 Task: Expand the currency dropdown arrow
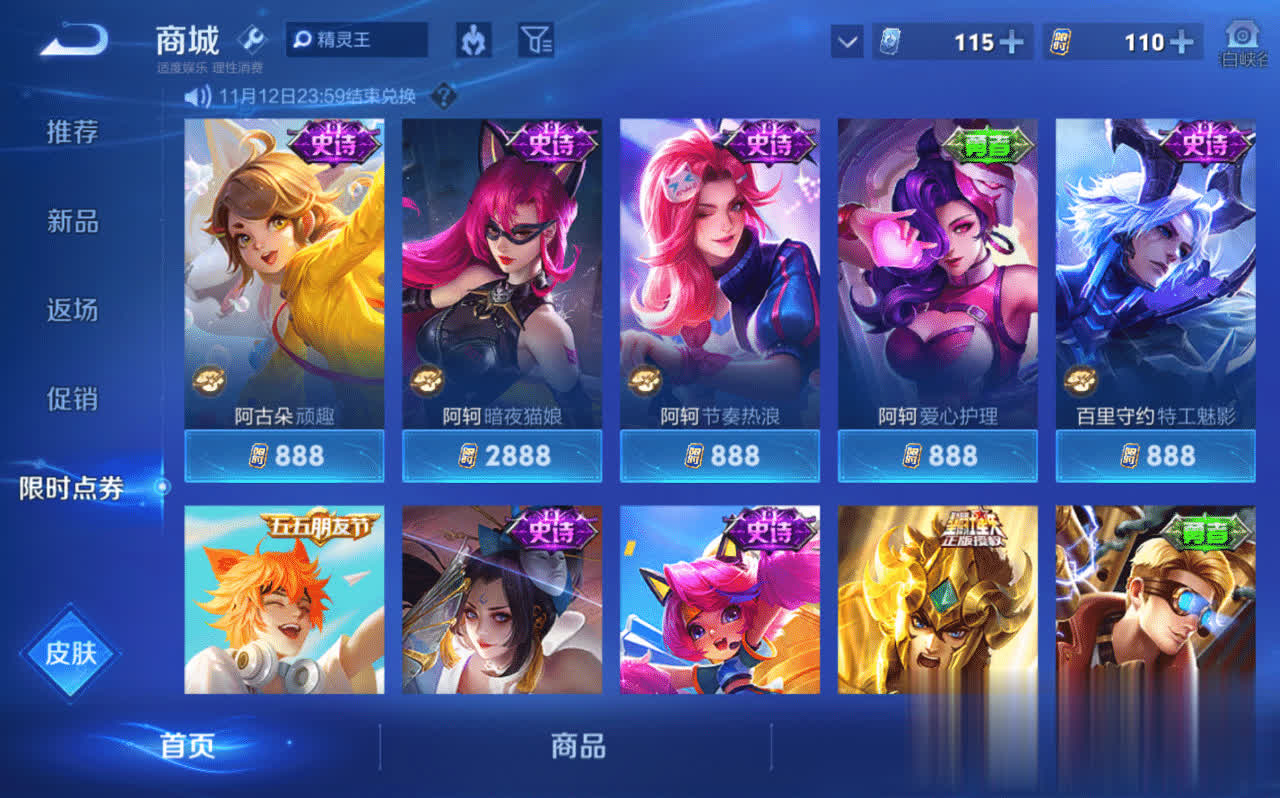(847, 42)
